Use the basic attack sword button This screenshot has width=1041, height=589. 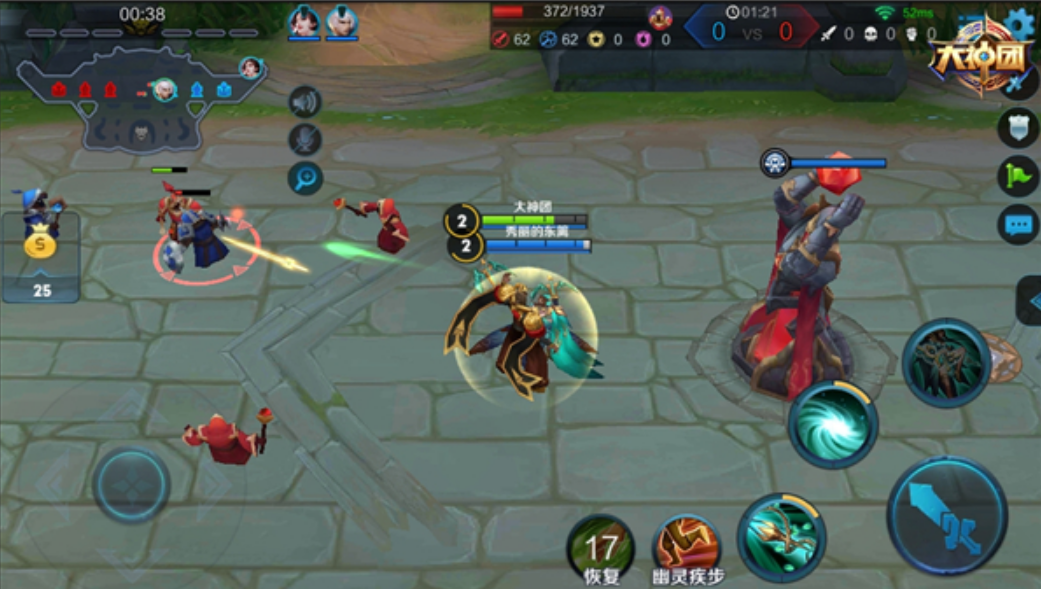pyautogui.click(x=946, y=516)
